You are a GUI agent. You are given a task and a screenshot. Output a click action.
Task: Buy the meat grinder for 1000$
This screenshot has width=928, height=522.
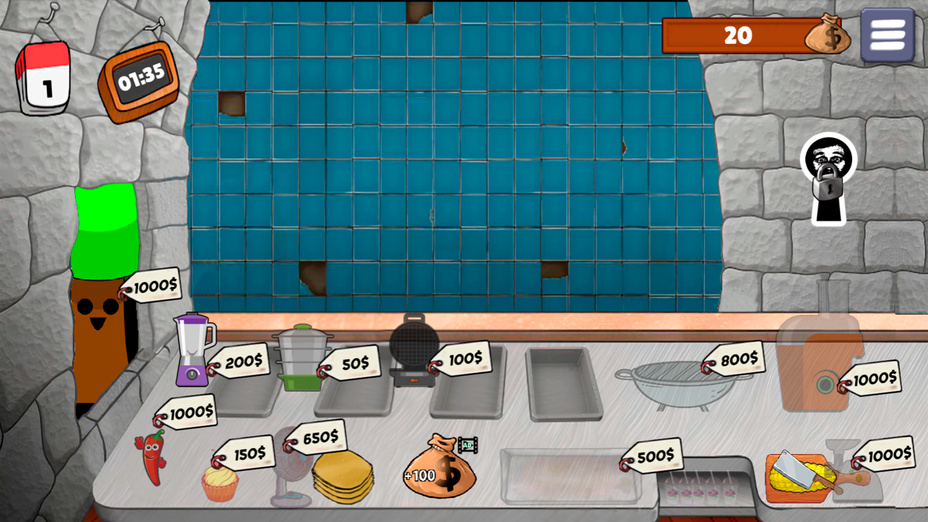tap(820, 350)
